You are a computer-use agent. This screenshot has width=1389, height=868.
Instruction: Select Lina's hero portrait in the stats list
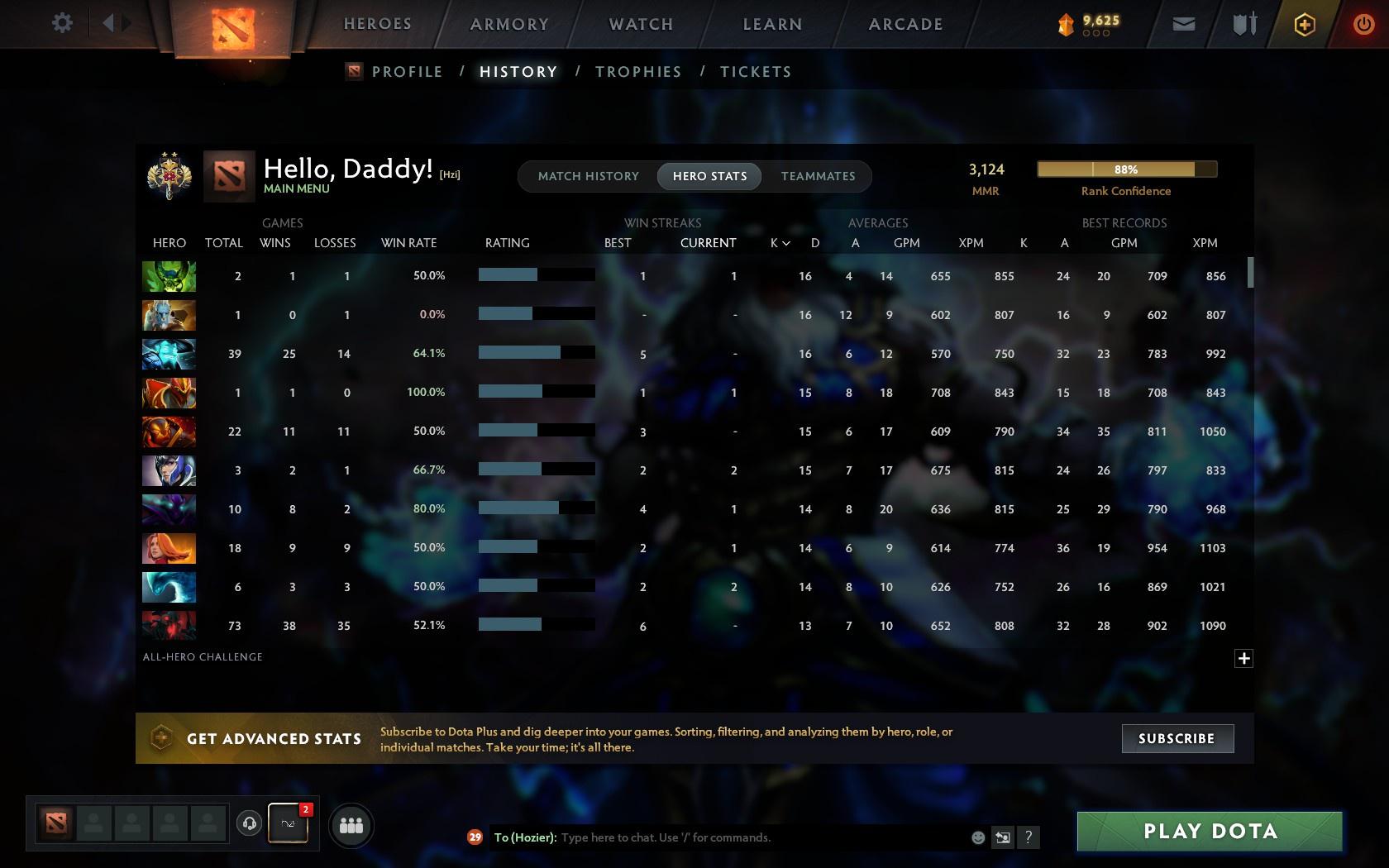[x=169, y=548]
